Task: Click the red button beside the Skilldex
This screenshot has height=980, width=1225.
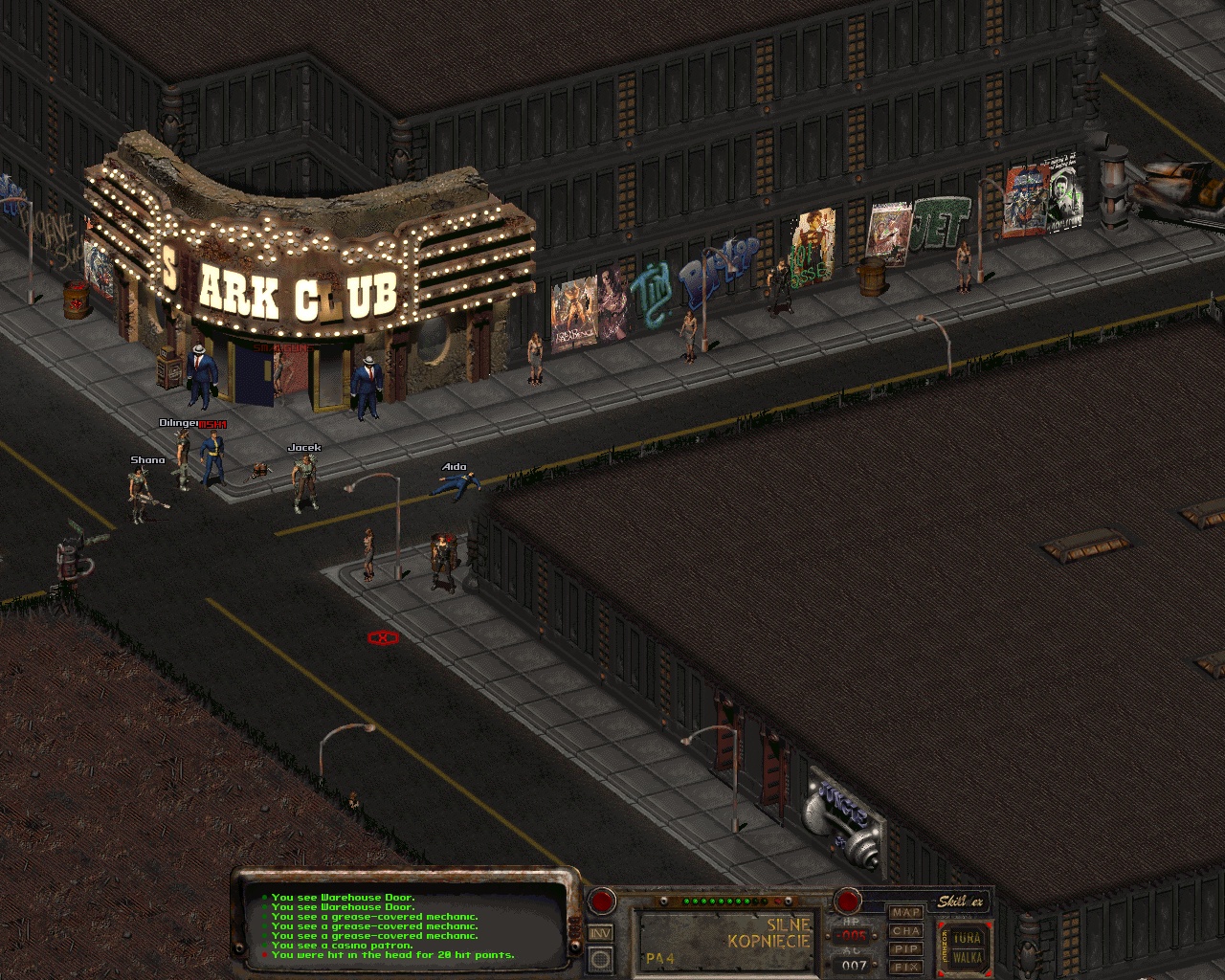Action: pyautogui.click(x=848, y=901)
